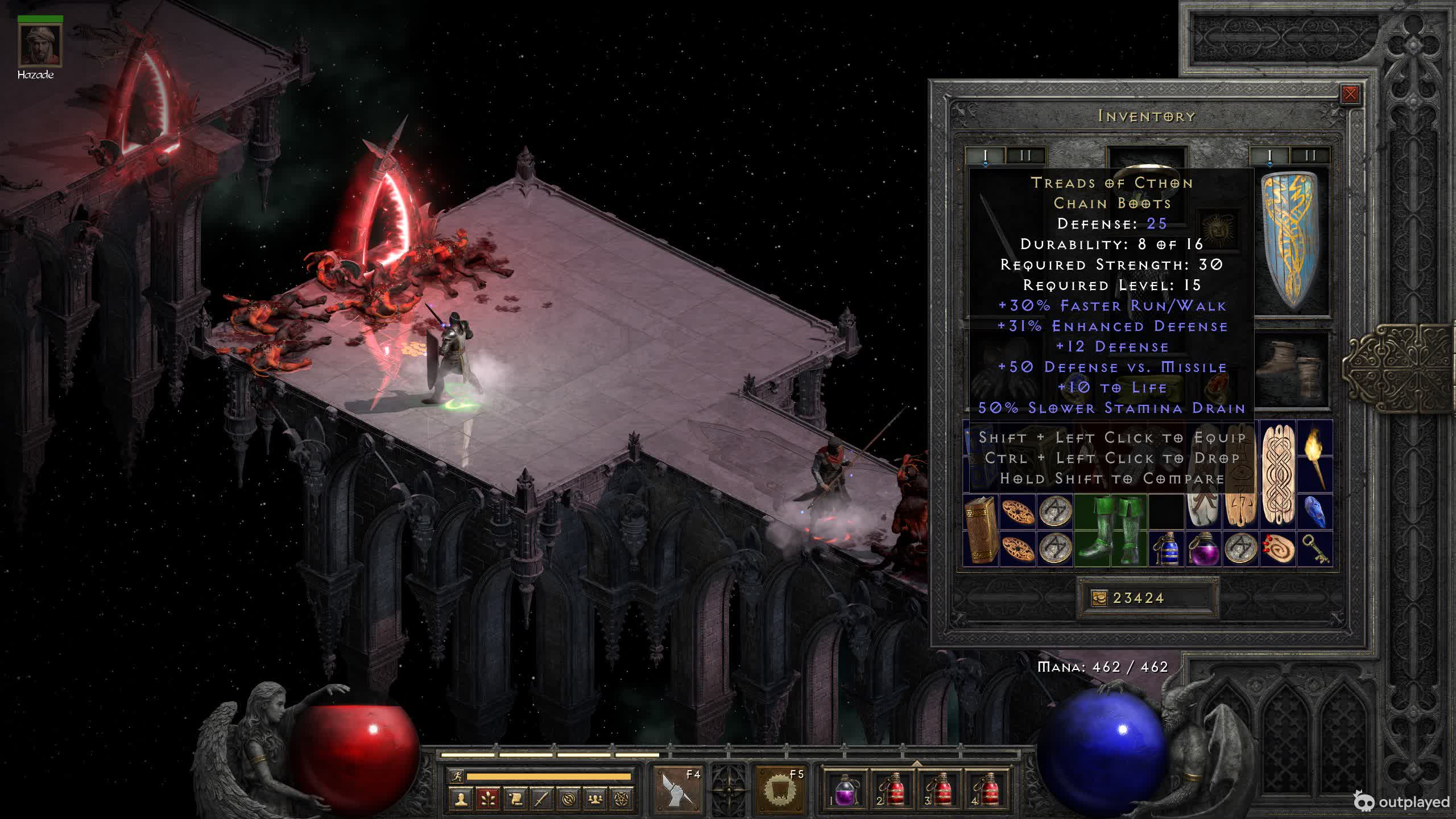The height and width of the screenshot is (819, 1456).
Task: Toggle the run/walk button
Action: (x=456, y=776)
